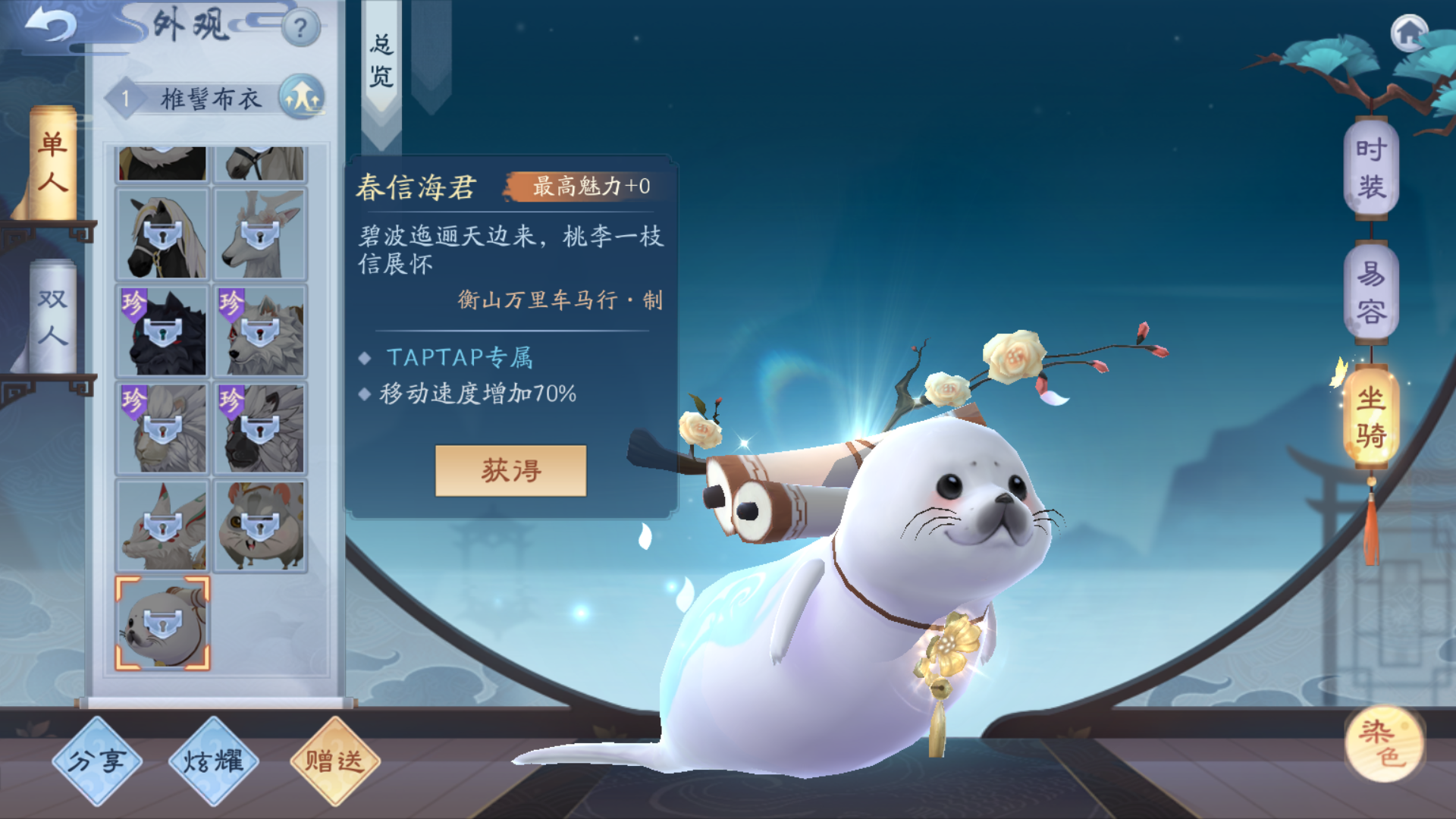Select the locked horse mount thumbnail
Viewport: 1456px width, 819px height.
click(162, 234)
